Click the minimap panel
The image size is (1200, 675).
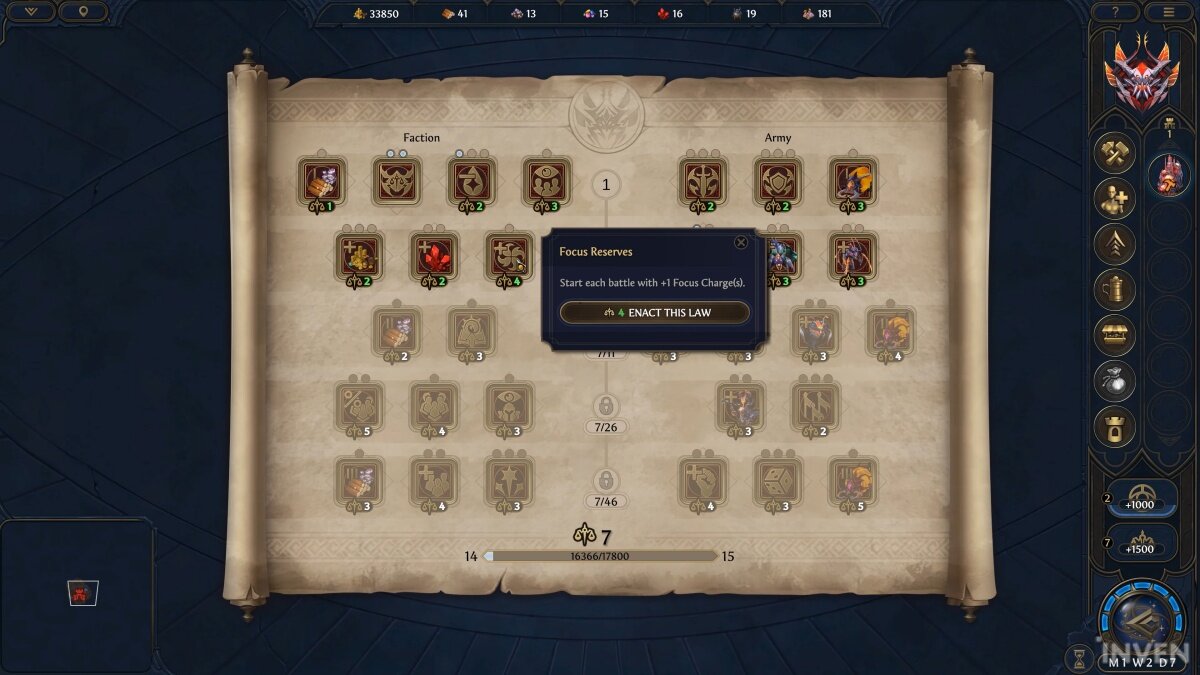point(77,594)
